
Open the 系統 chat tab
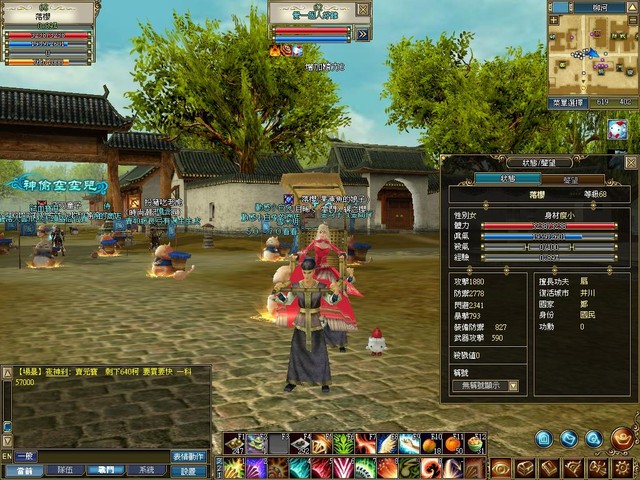point(146,470)
